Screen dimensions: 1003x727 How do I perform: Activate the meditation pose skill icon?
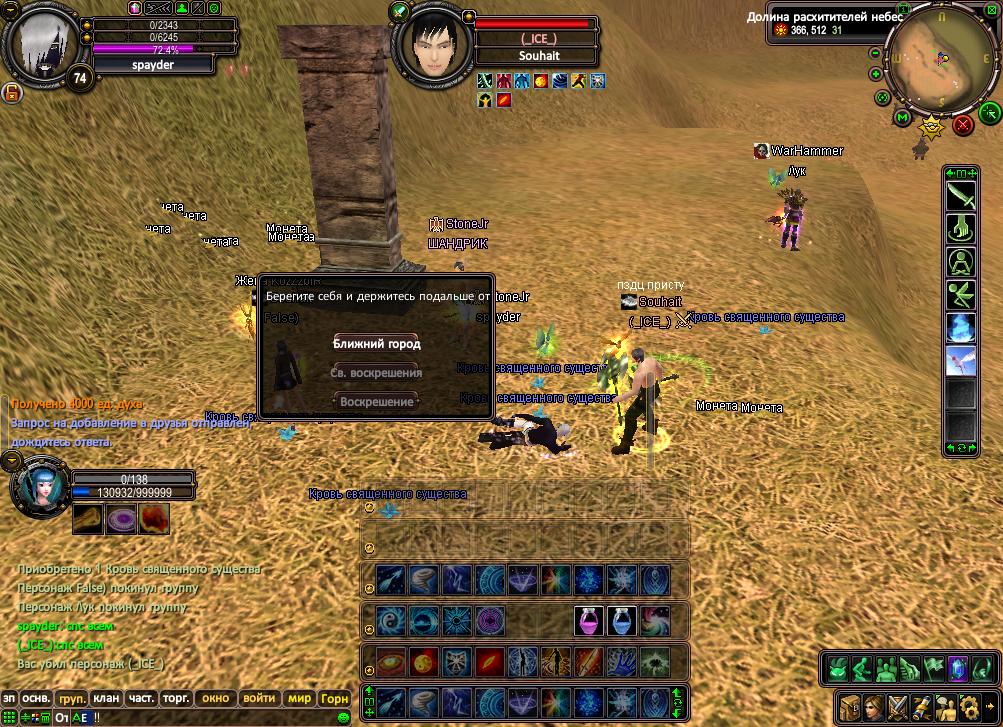click(961, 262)
